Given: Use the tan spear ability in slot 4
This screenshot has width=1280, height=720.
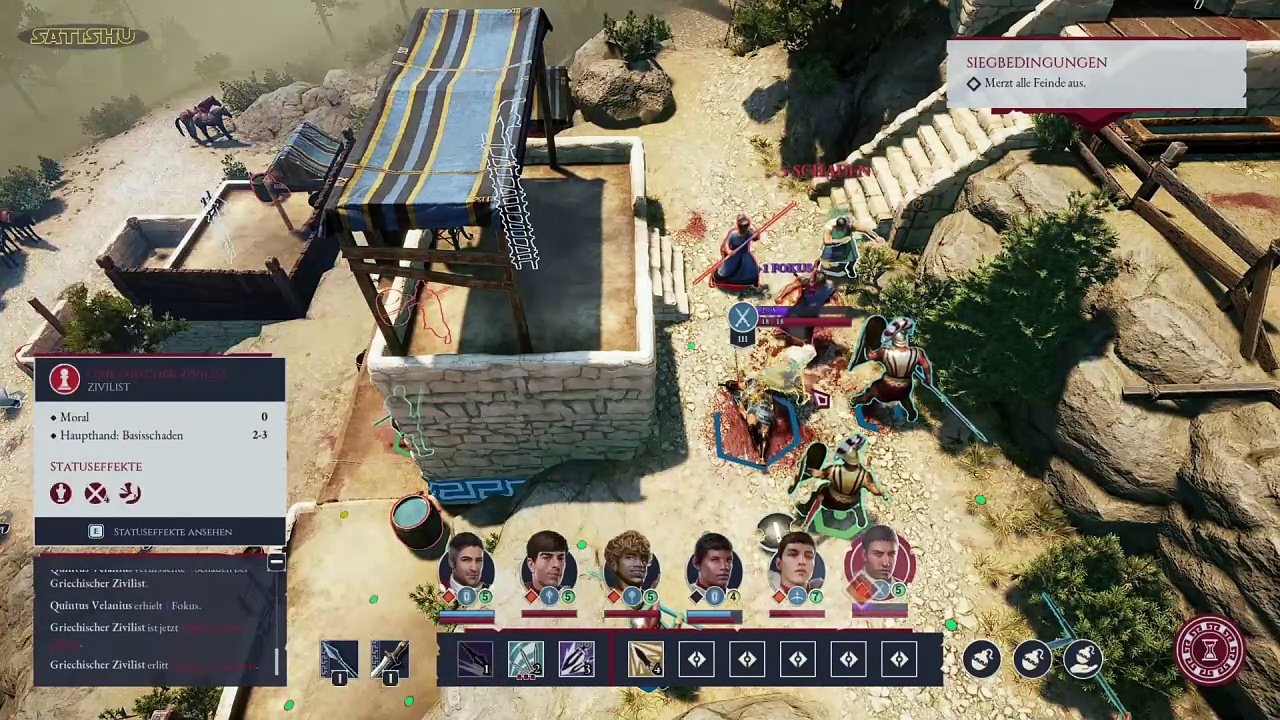Looking at the screenshot, I should click(x=646, y=659).
